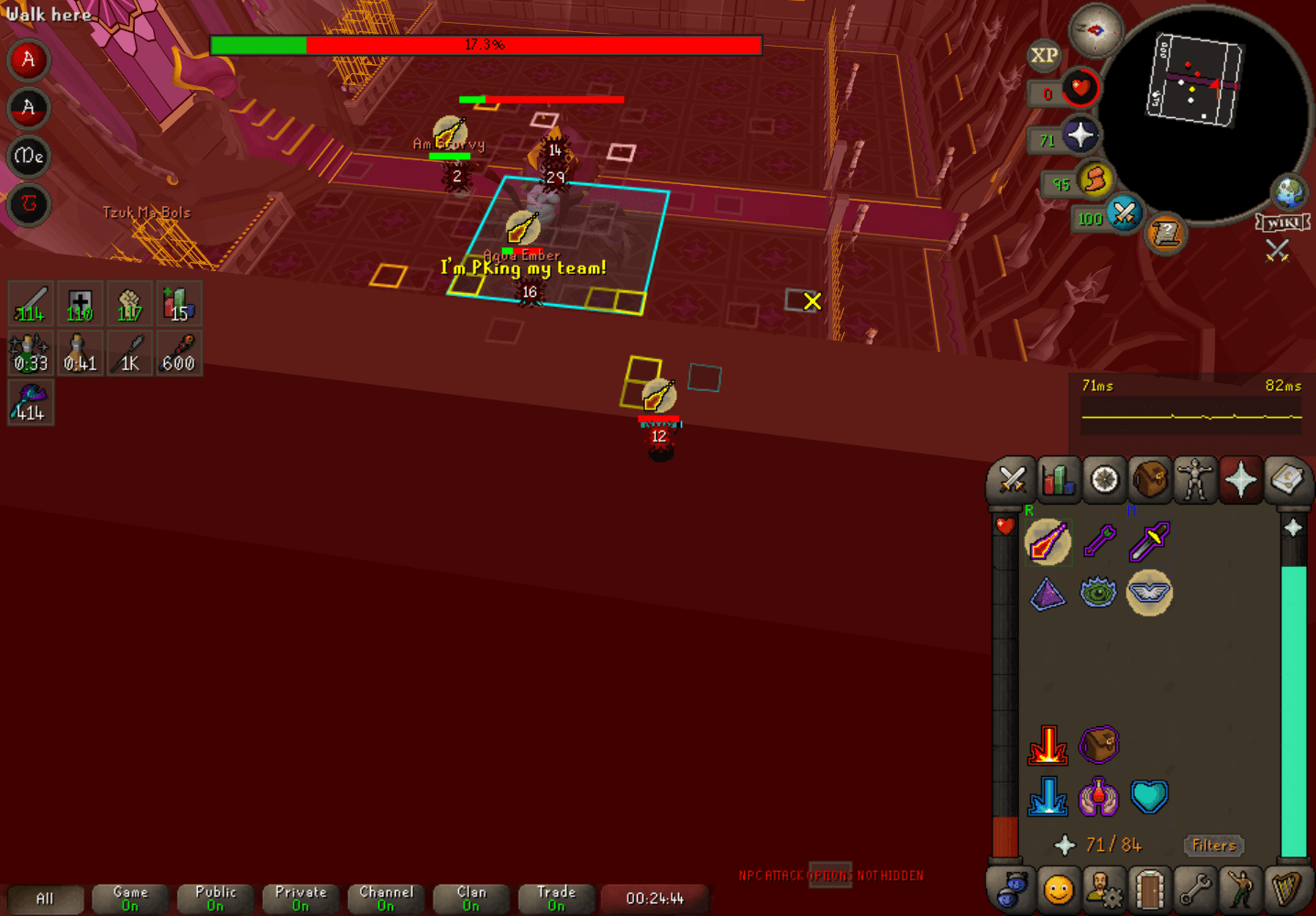Open the Skills tab
Viewport: 1316px width, 916px height.
1058,479
